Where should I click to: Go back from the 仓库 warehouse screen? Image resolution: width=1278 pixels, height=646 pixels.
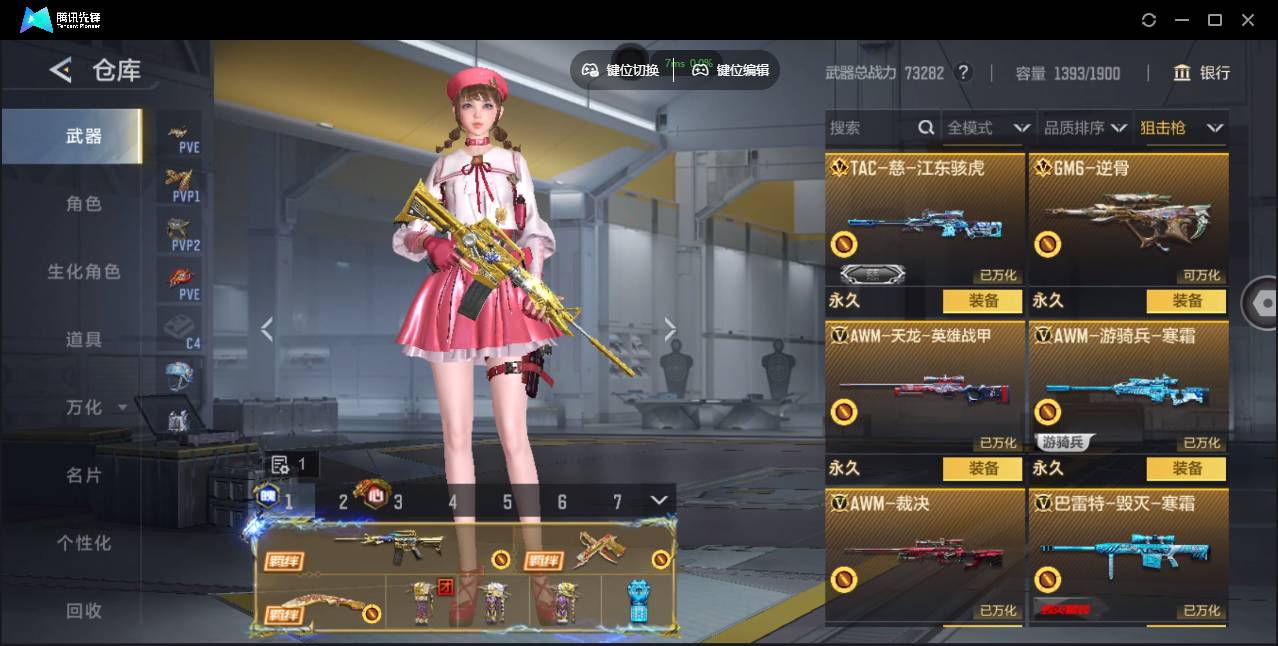coord(61,70)
